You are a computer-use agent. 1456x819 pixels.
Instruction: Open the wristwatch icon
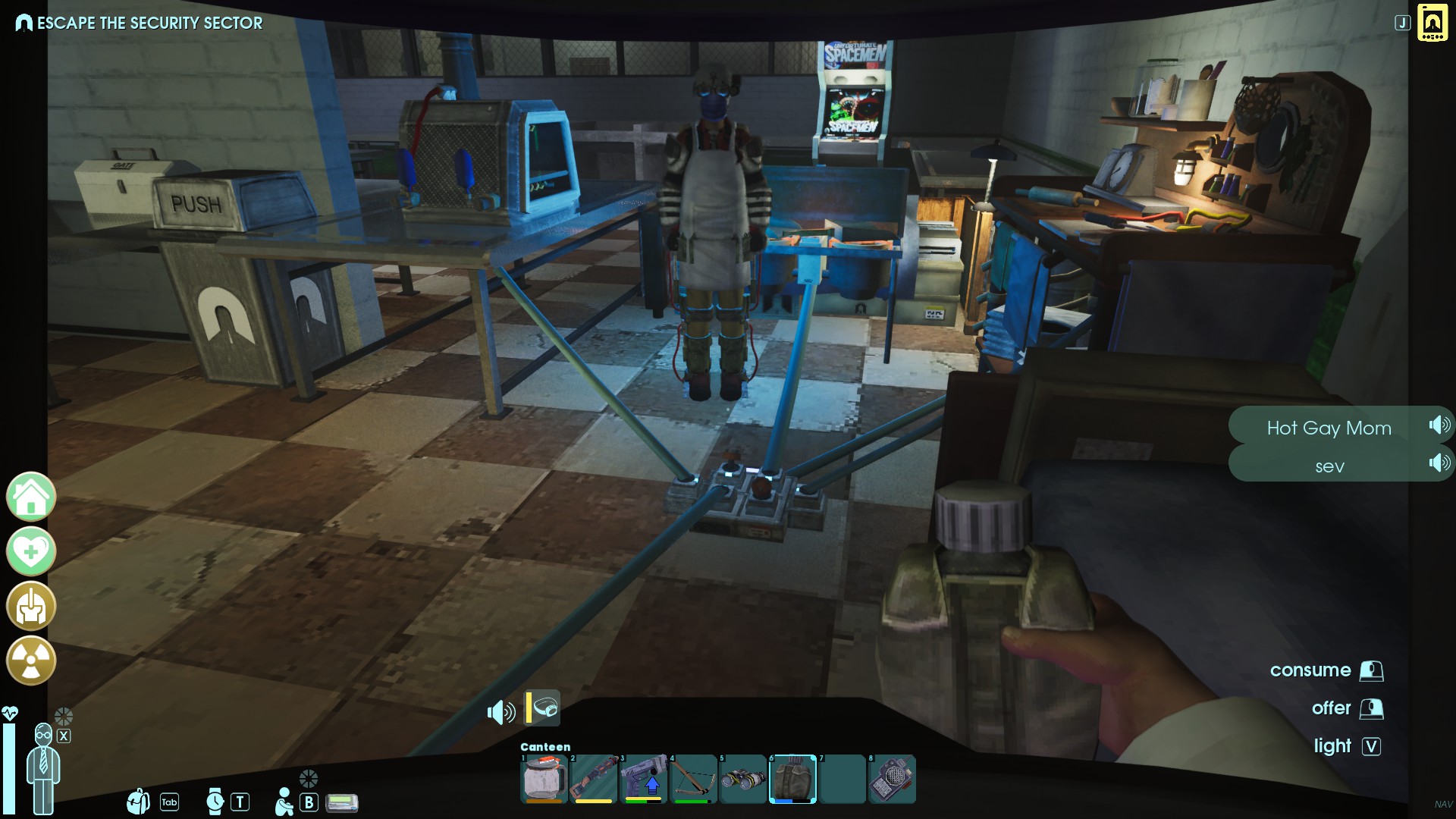coord(215,802)
